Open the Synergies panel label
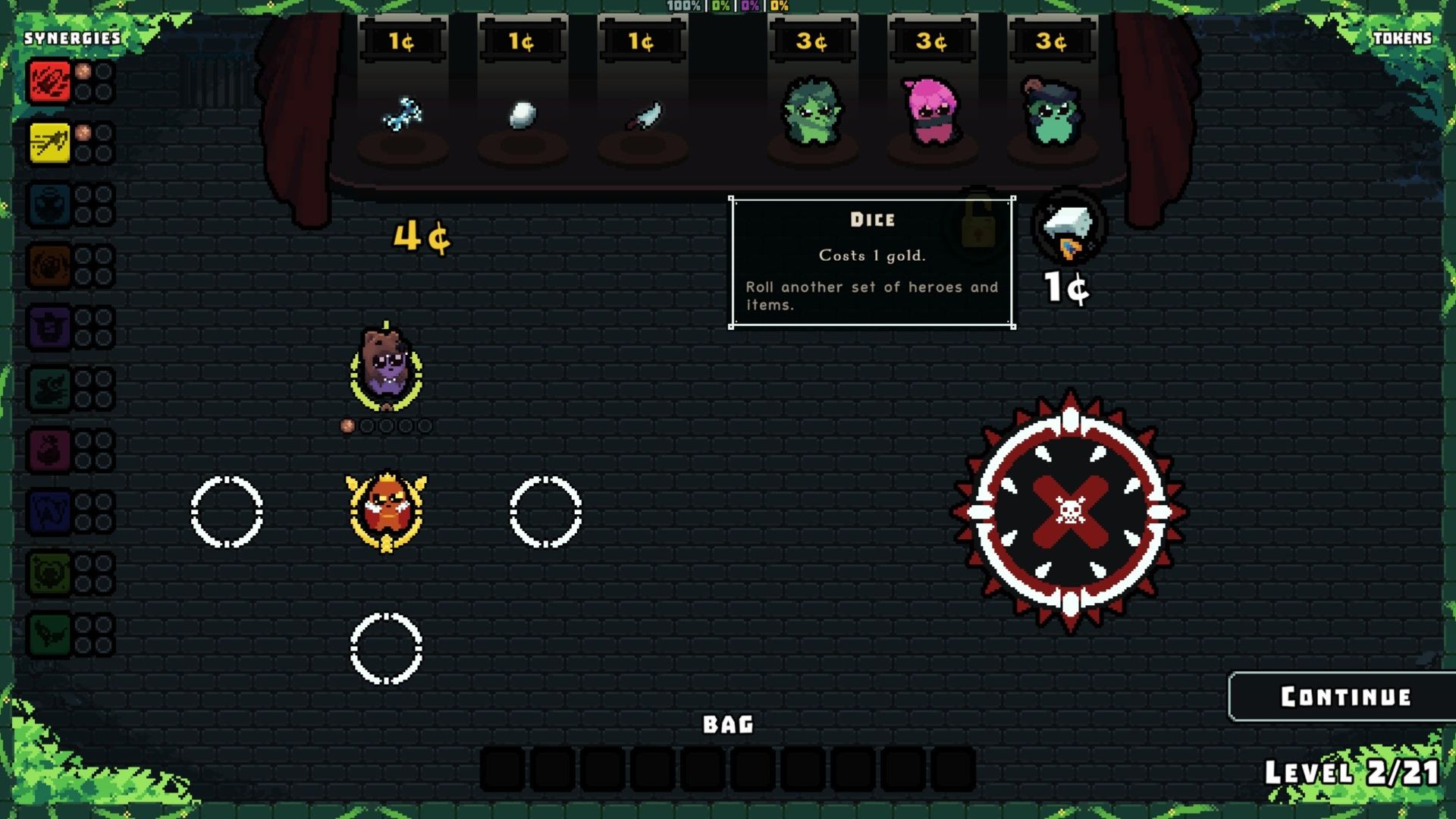Viewport: 1456px width, 819px height. point(72,36)
